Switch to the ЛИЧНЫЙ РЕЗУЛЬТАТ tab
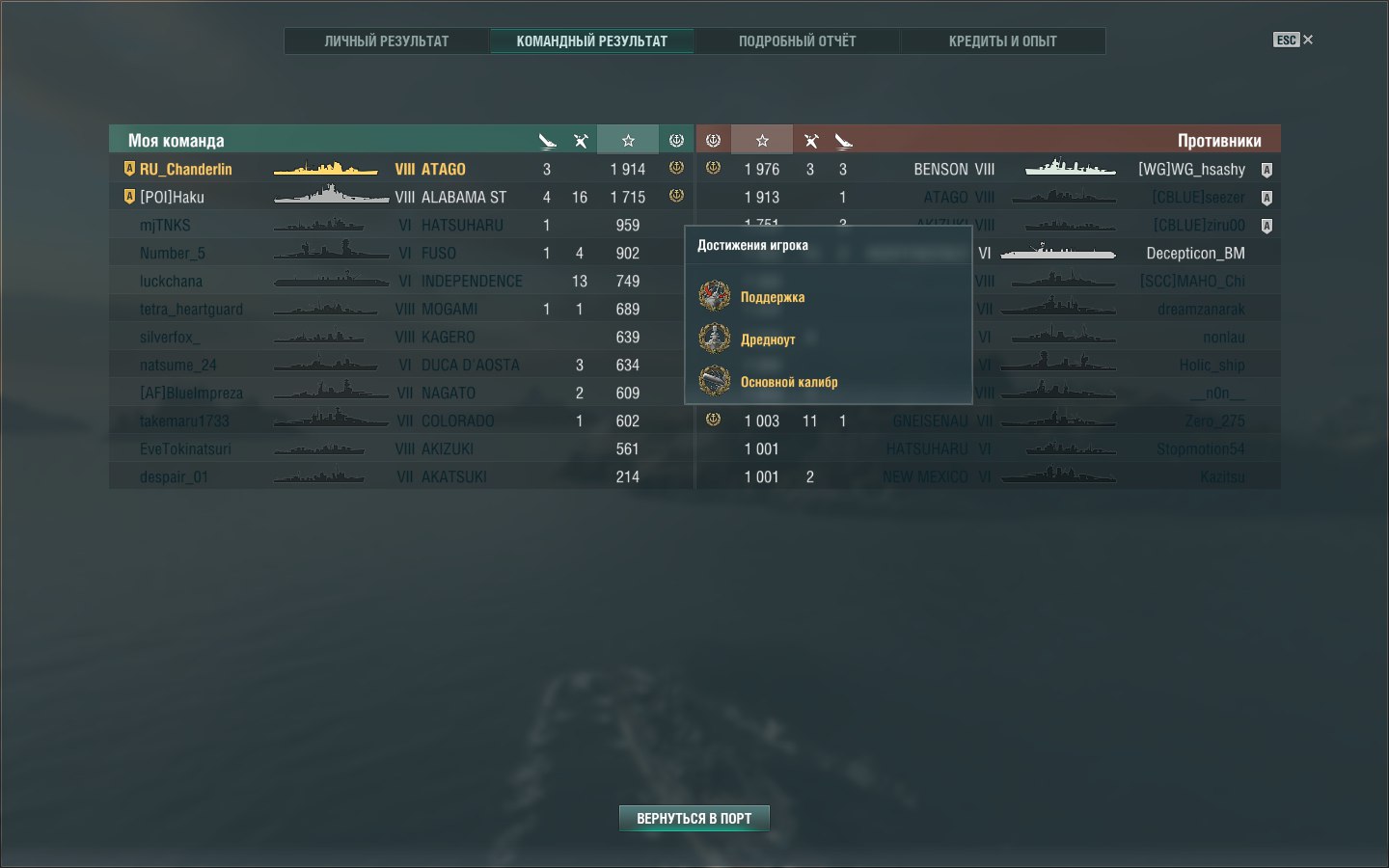1389x868 pixels. pos(387,41)
